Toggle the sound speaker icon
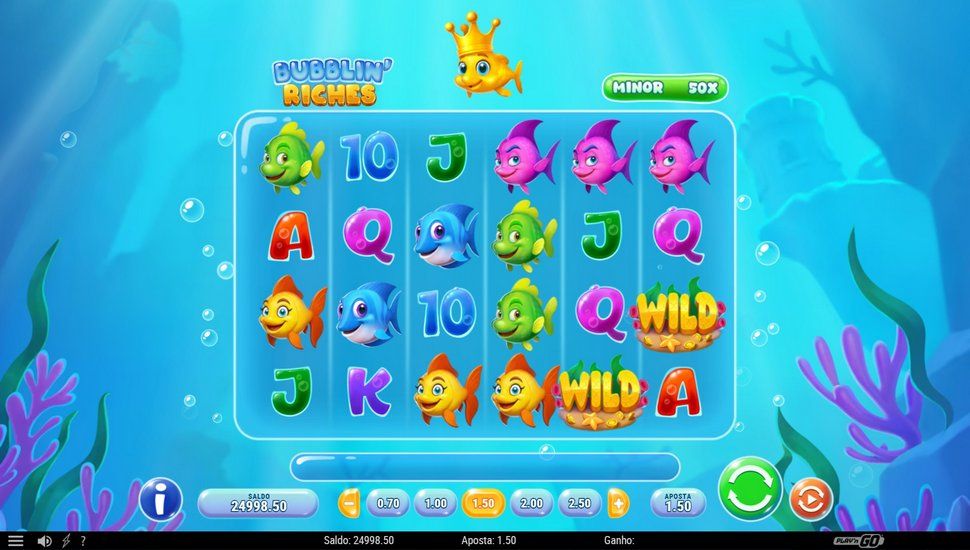 coord(44,541)
